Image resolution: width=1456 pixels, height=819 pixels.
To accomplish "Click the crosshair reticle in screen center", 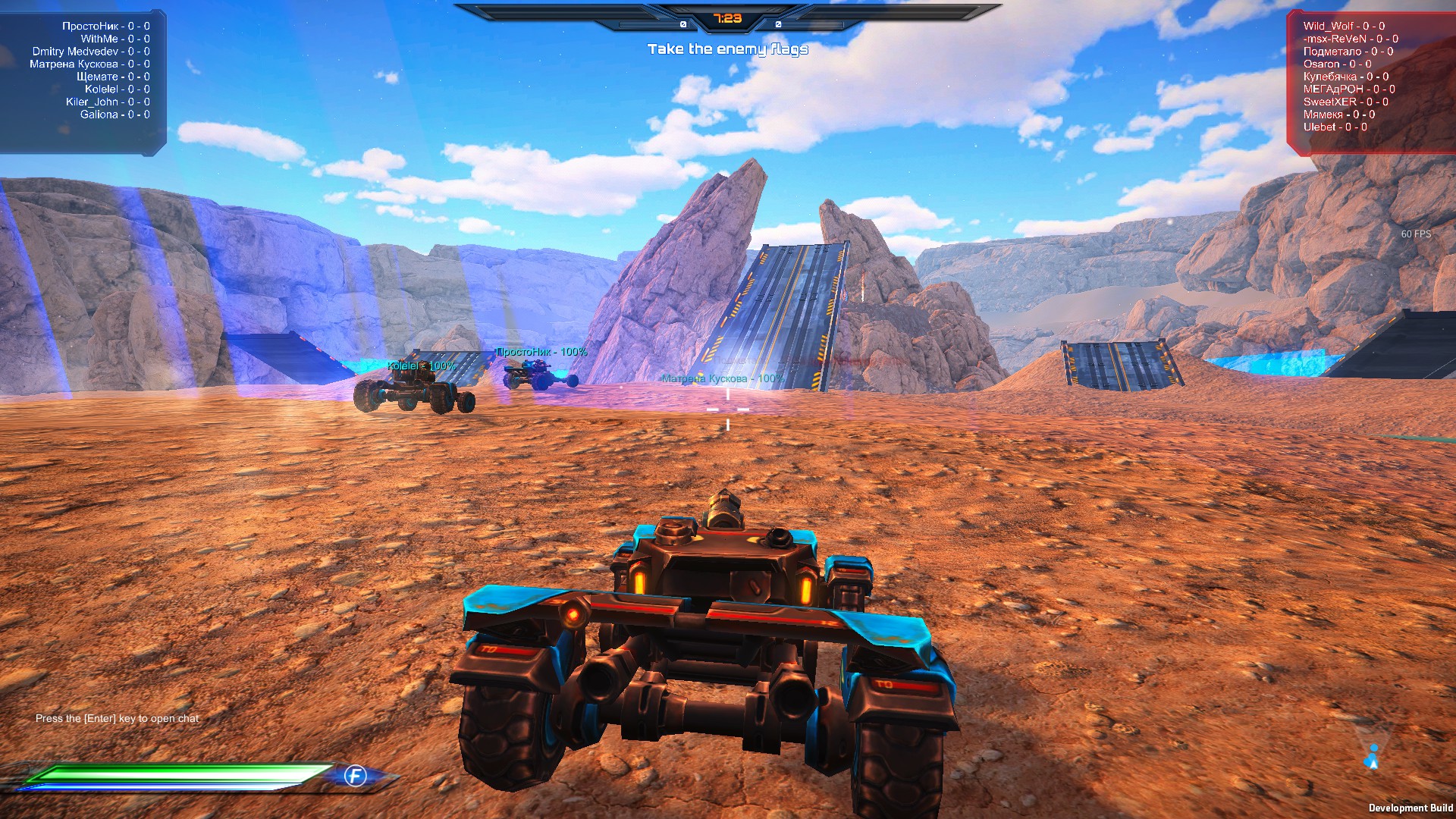I will point(728,409).
